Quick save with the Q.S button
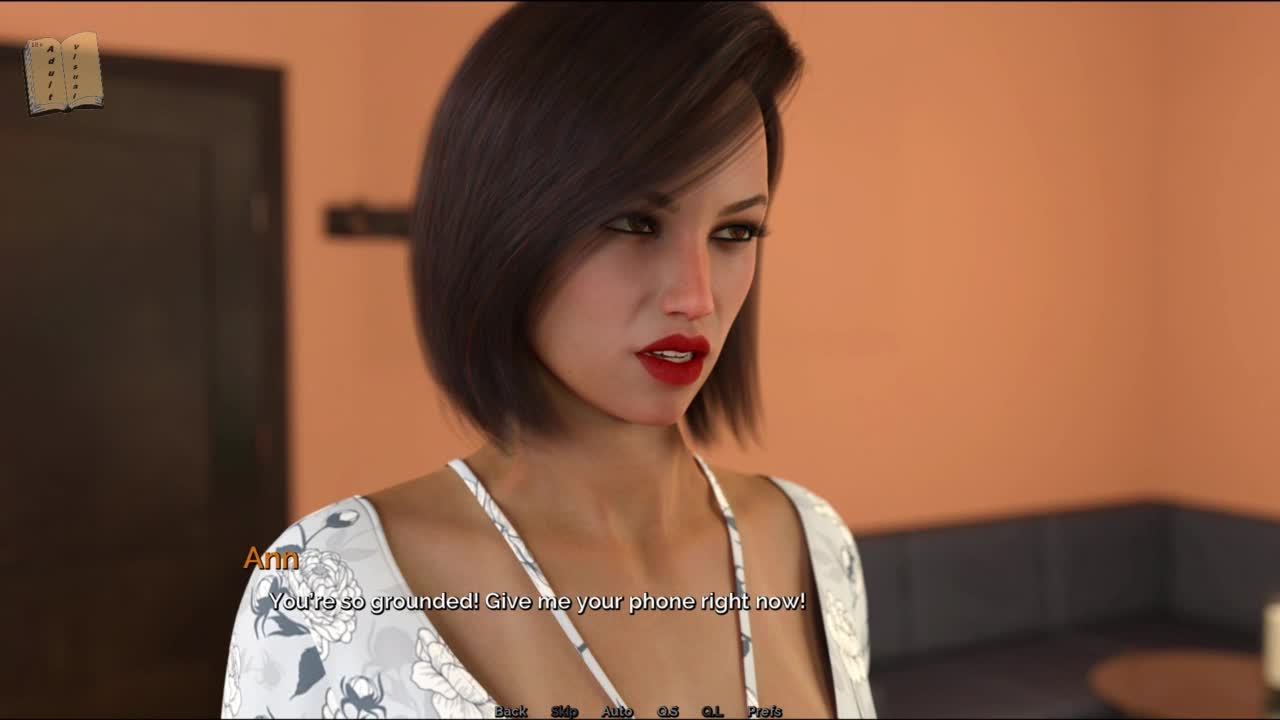 pyautogui.click(x=667, y=711)
